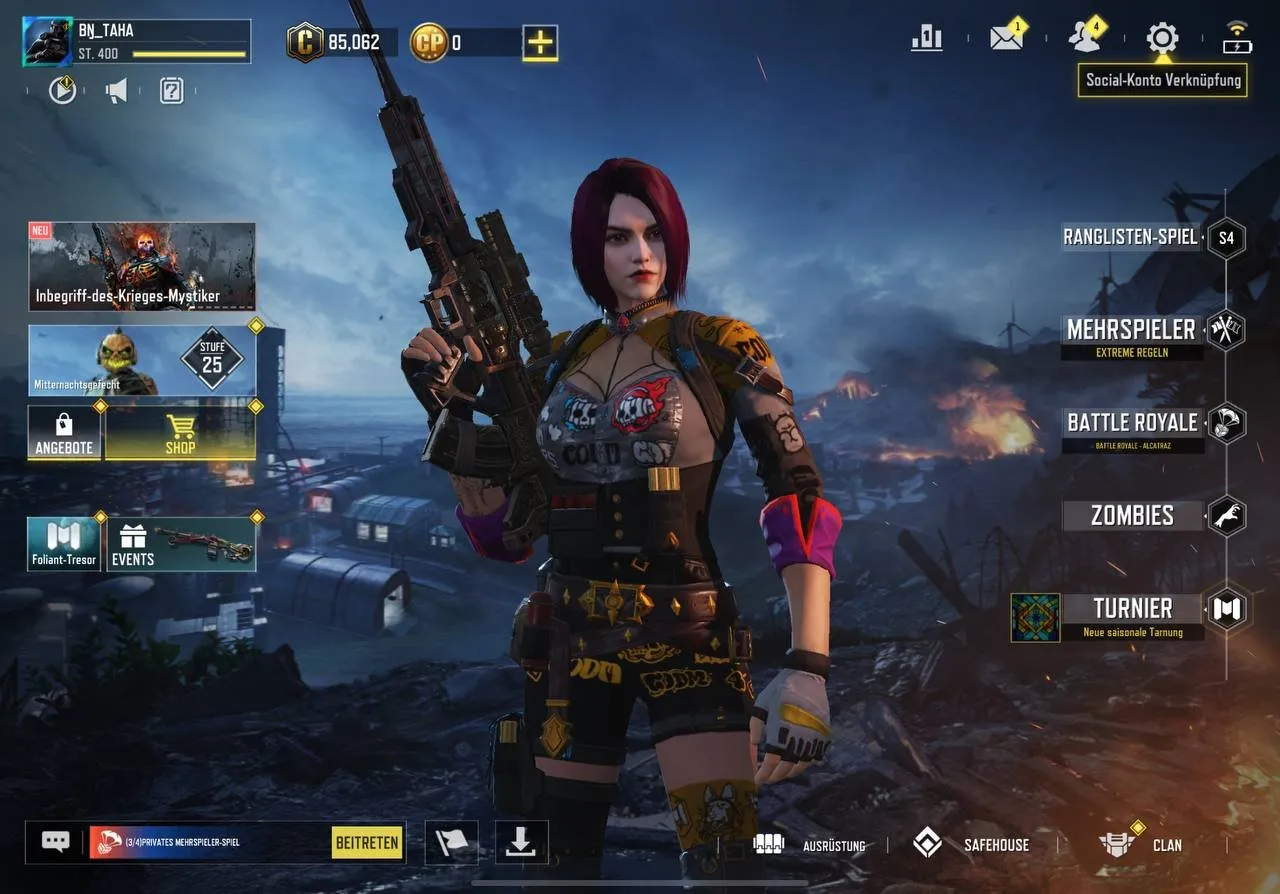Image resolution: width=1280 pixels, height=894 pixels.
Task: Open the Shop with the cart icon
Action: pyautogui.click(x=180, y=435)
